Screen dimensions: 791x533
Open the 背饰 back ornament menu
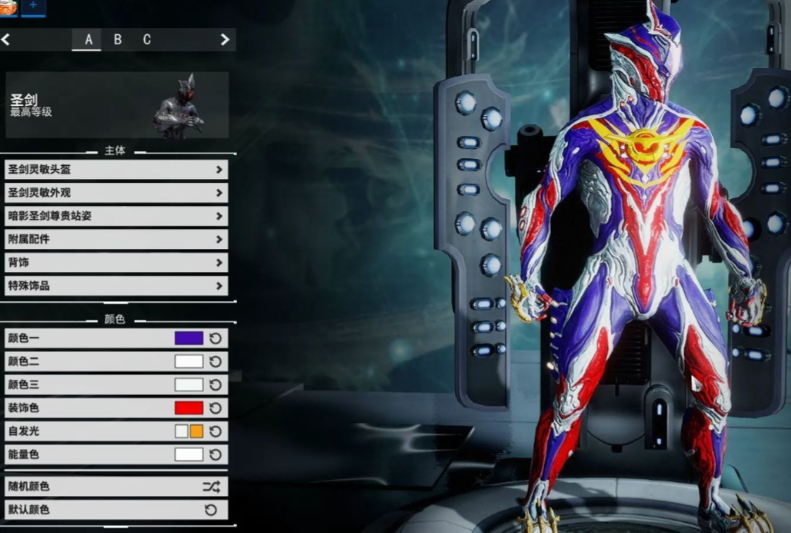coord(116,262)
